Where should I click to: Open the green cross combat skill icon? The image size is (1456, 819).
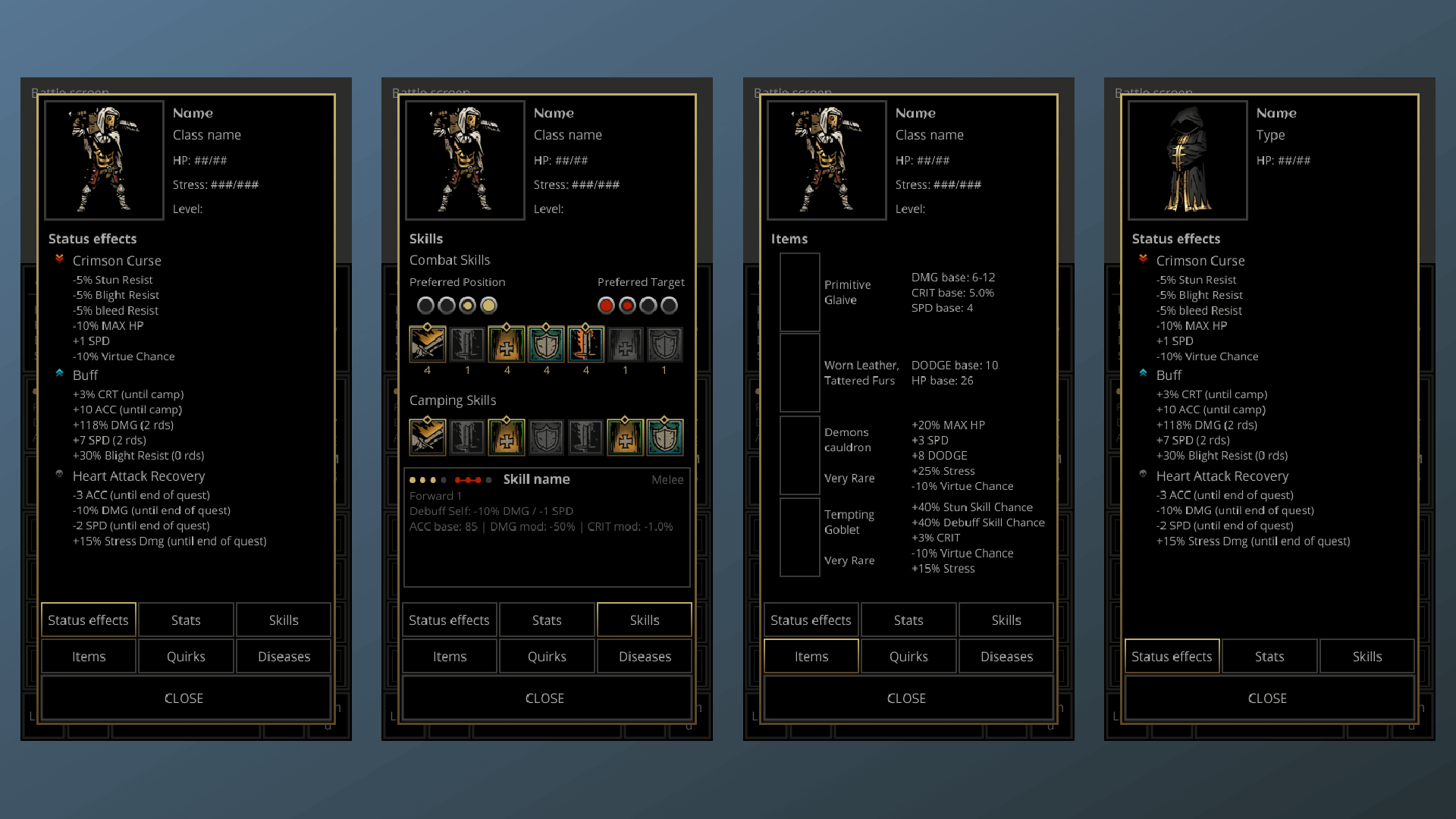click(507, 344)
